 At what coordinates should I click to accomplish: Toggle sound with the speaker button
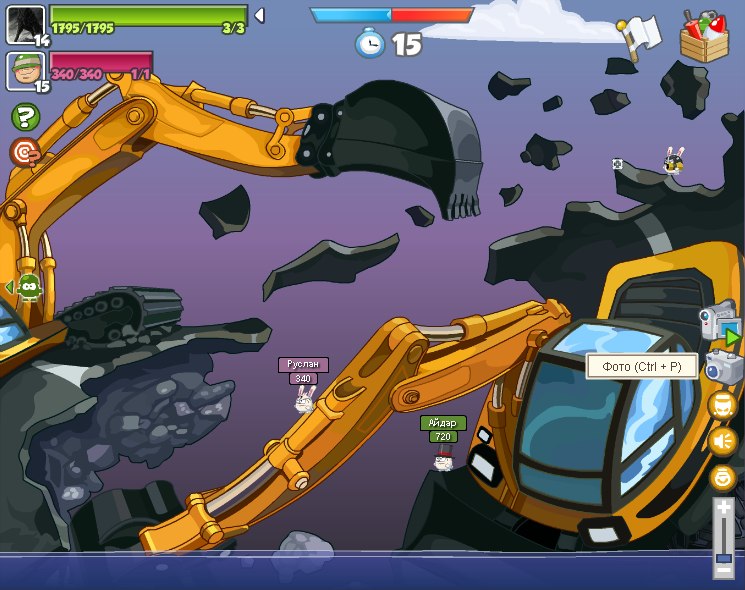[x=722, y=440]
